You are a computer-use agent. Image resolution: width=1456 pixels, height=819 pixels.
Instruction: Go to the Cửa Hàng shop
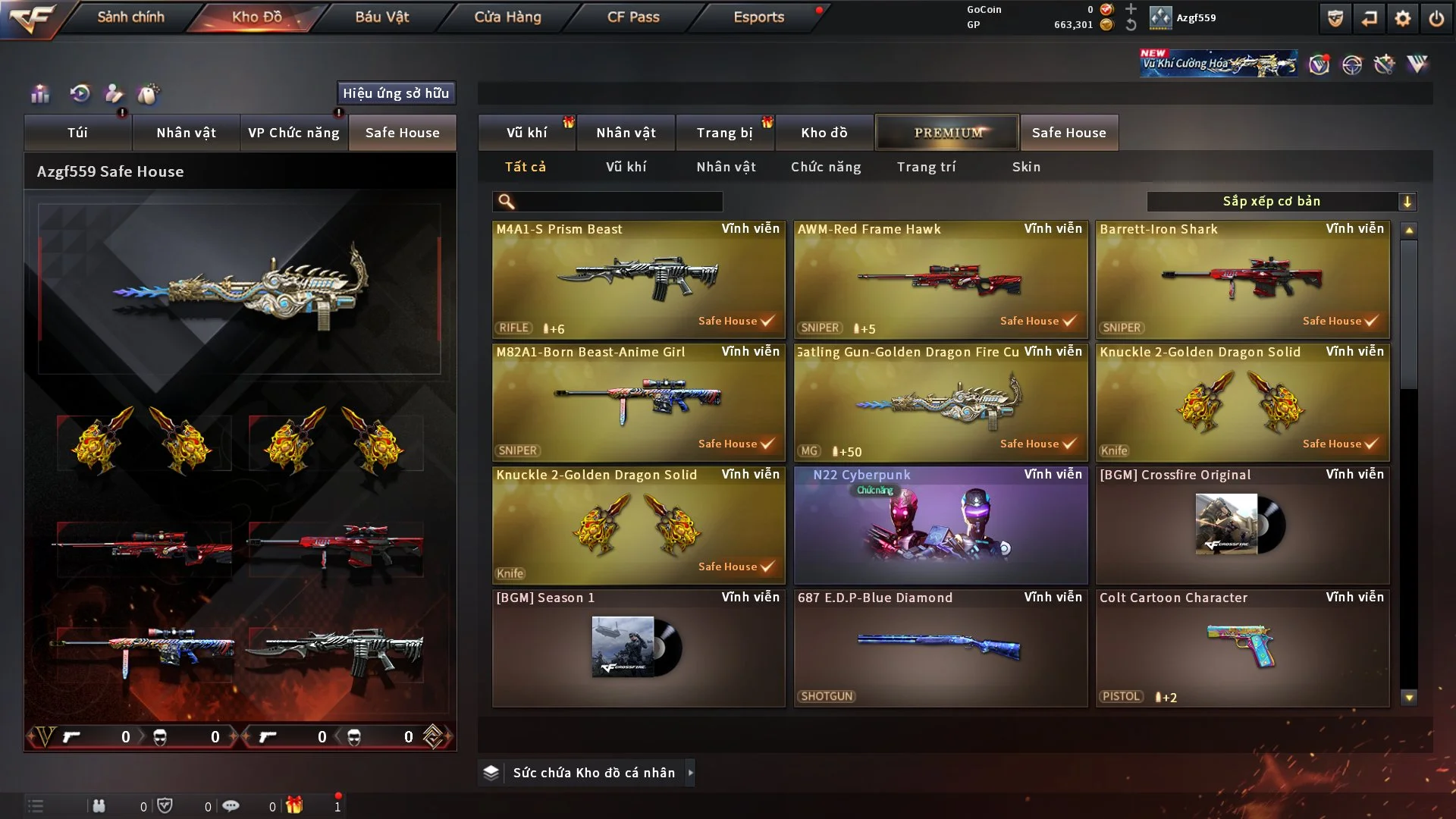507,17
